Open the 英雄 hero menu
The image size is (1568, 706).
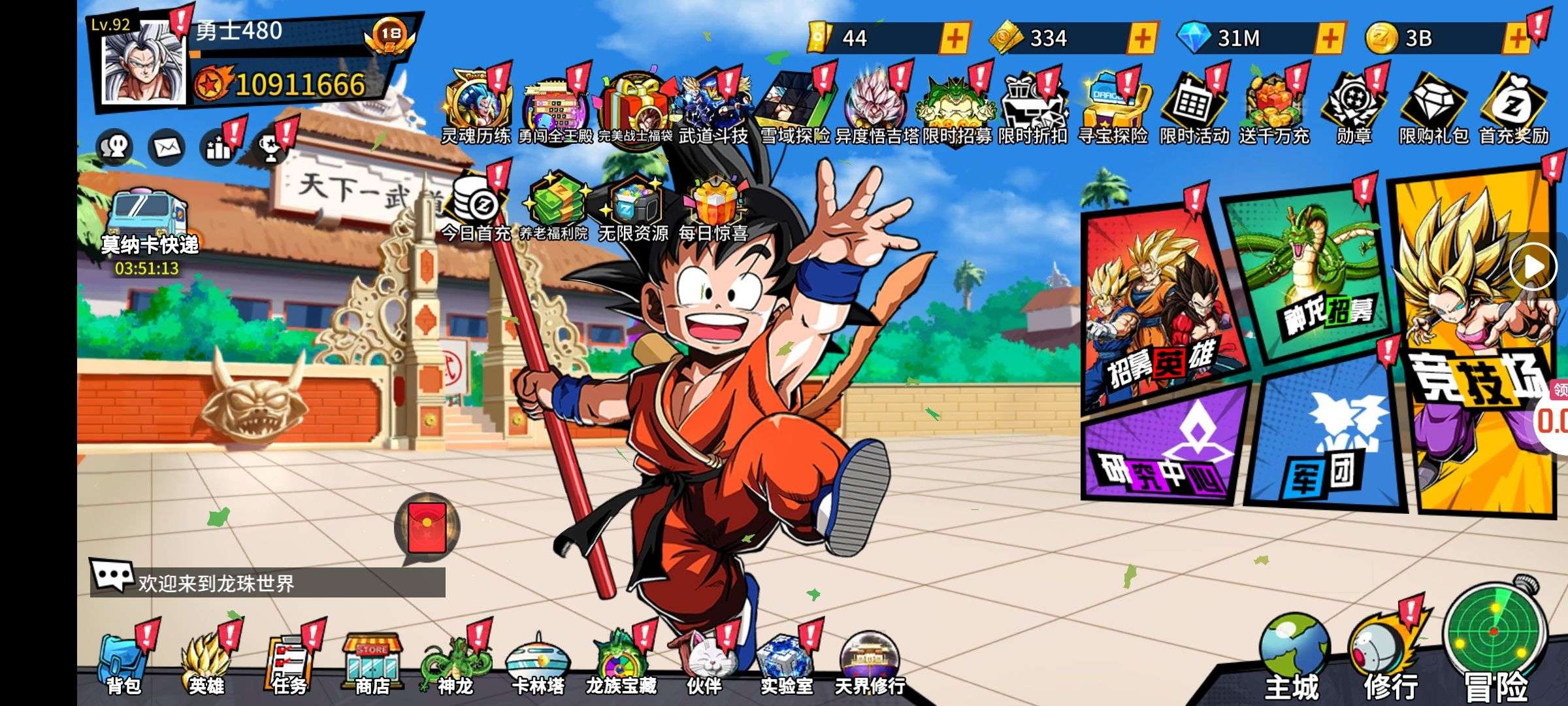206,664
